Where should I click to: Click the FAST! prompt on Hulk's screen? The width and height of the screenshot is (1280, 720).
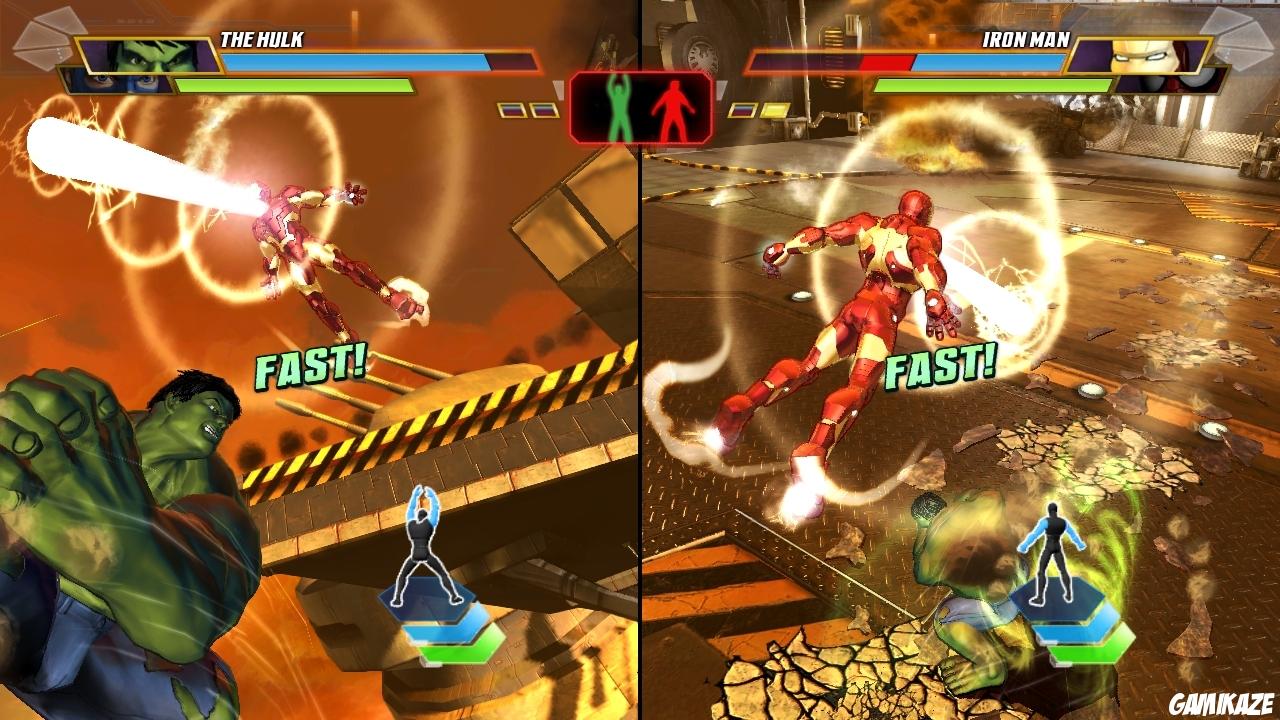pyautogui.click(x=312, y=368)
